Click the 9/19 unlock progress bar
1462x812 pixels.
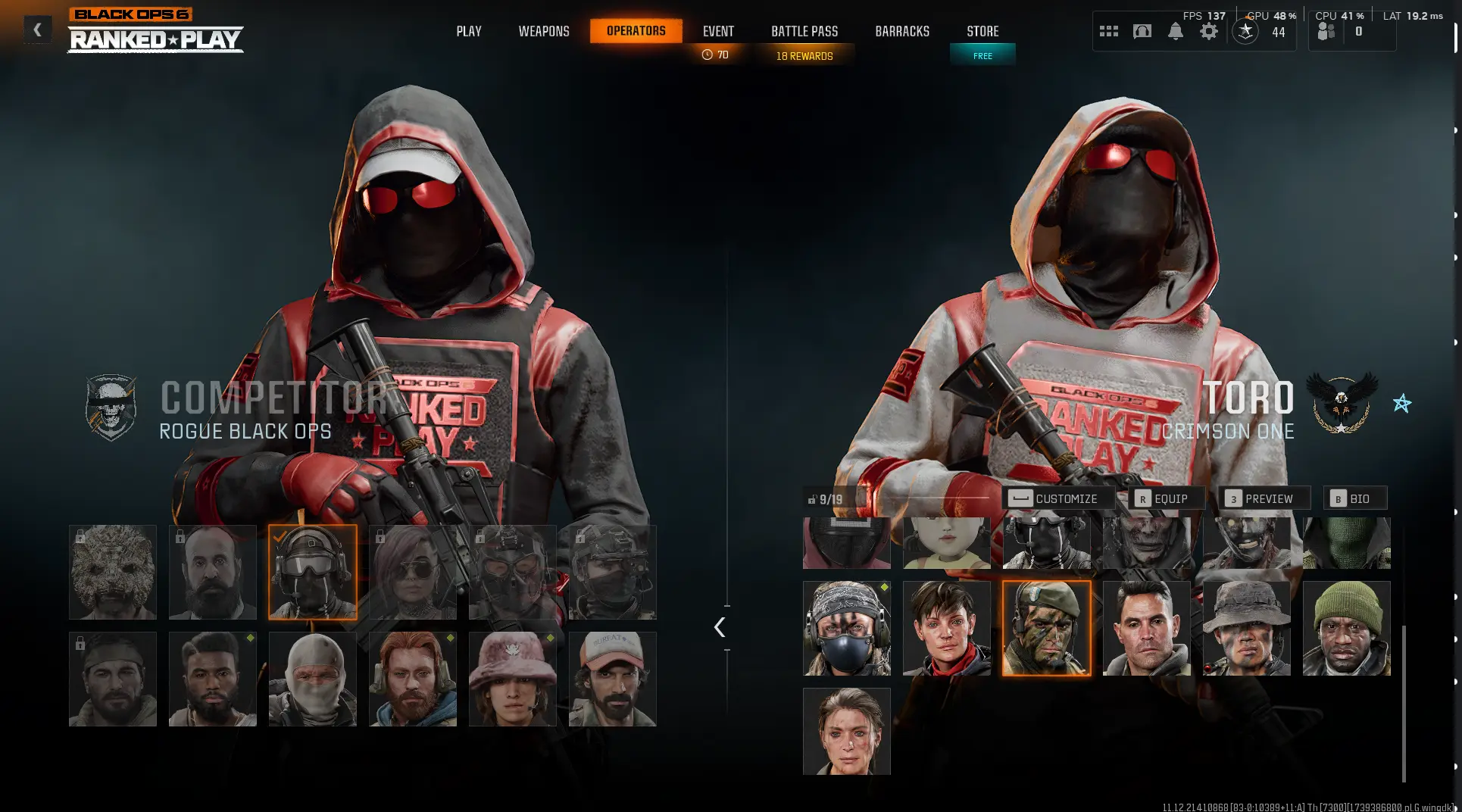(x=829, y=498)
